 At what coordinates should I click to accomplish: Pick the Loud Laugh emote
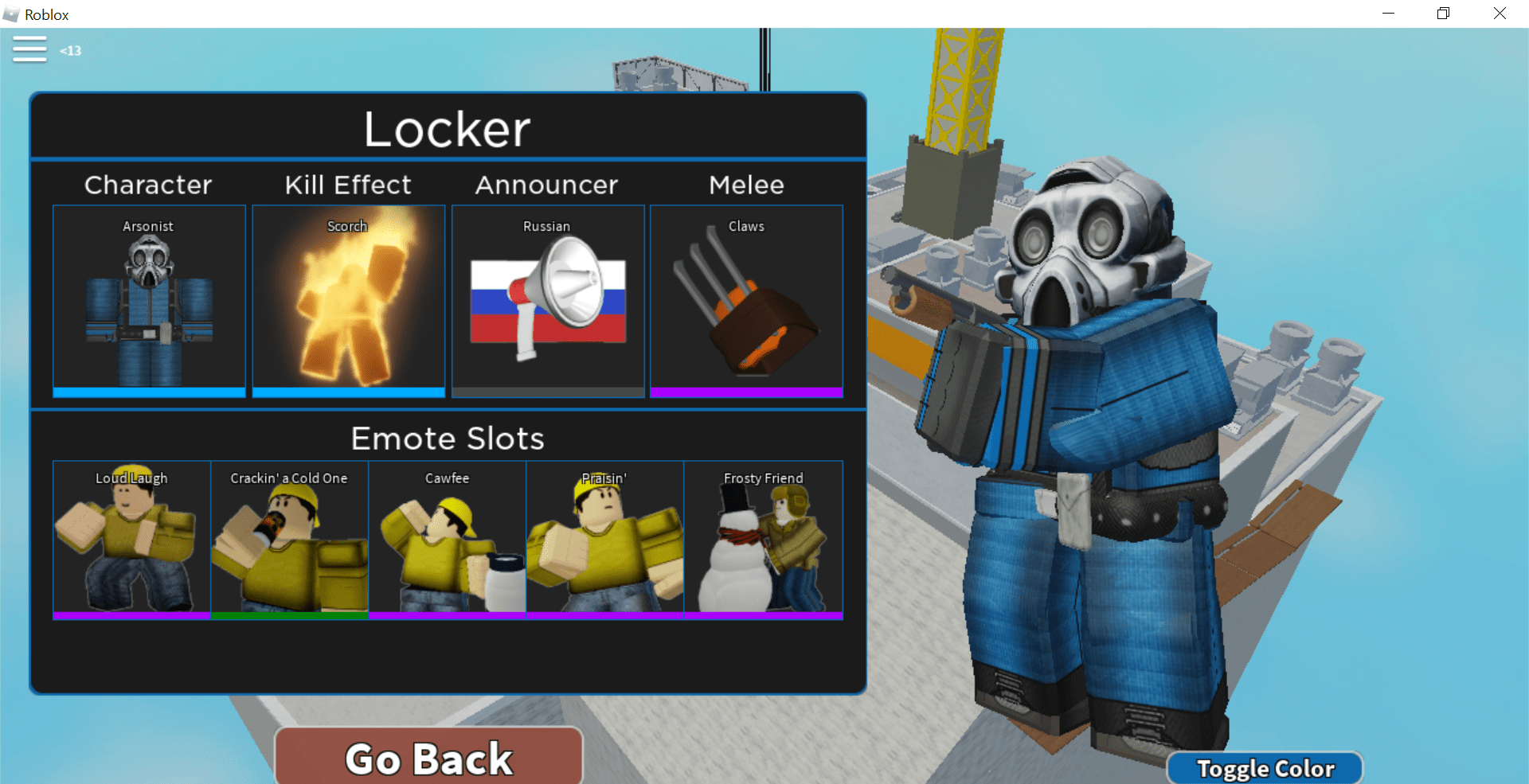[131, 540]
